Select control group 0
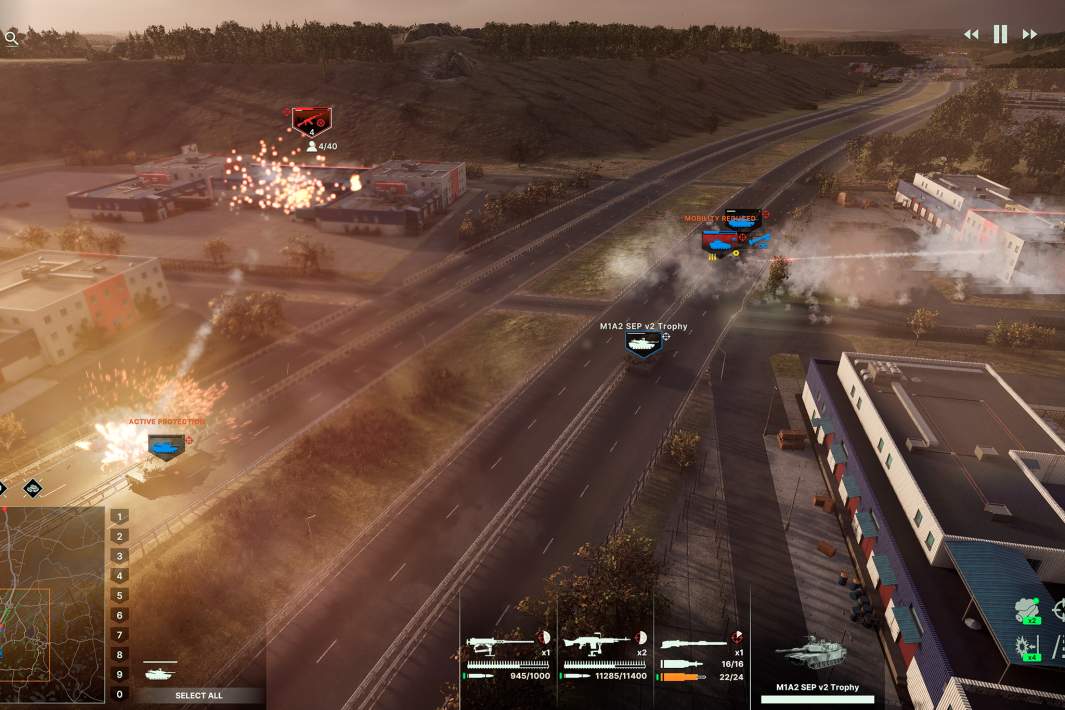 click(x=120, y=694)
